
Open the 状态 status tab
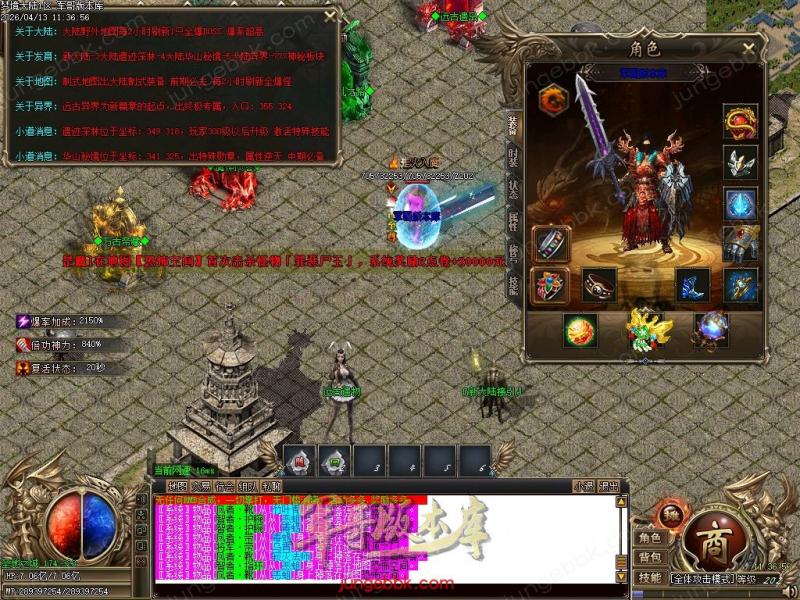(x=513, y=190)
